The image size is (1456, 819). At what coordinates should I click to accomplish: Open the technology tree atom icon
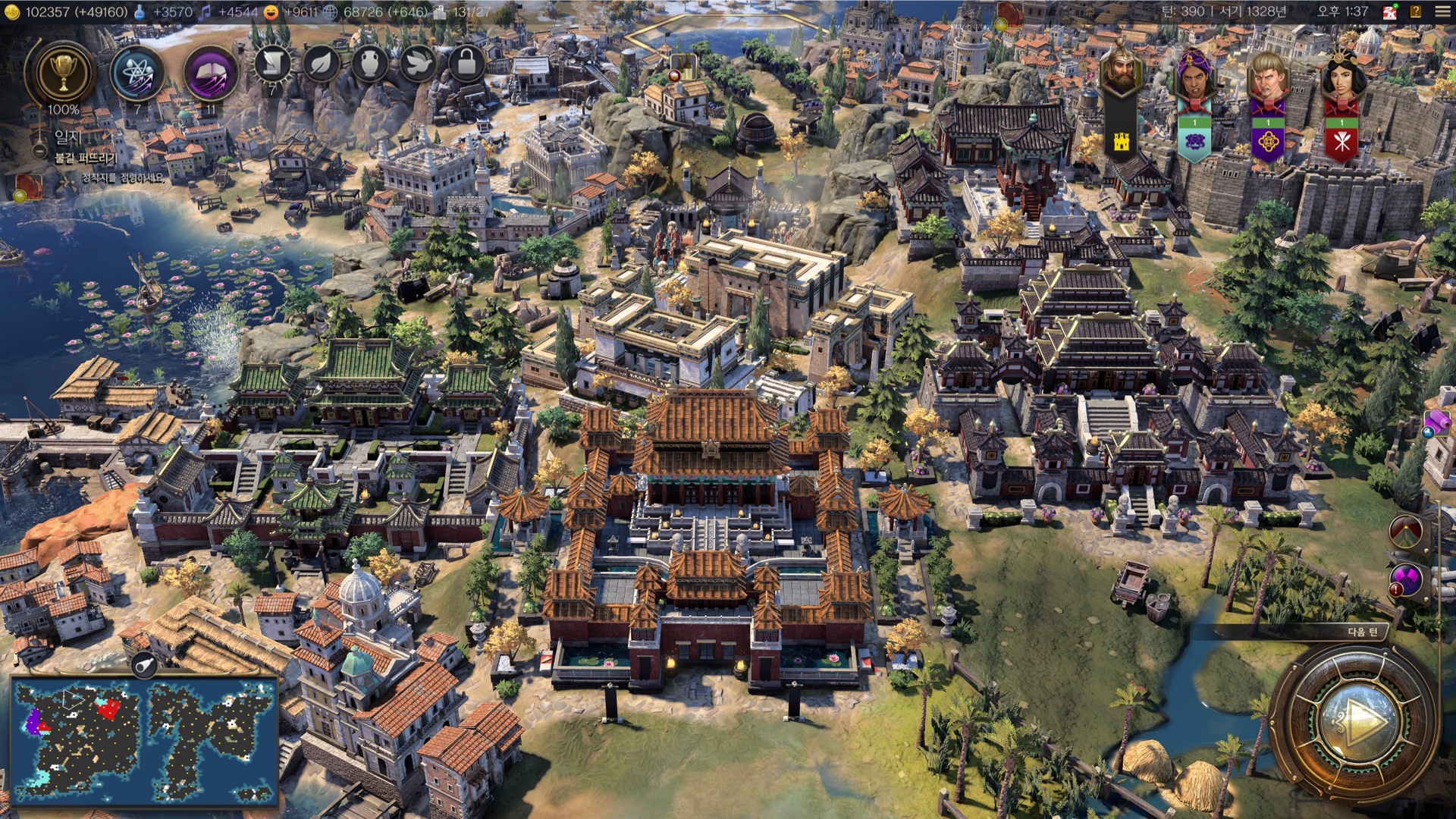137,74
